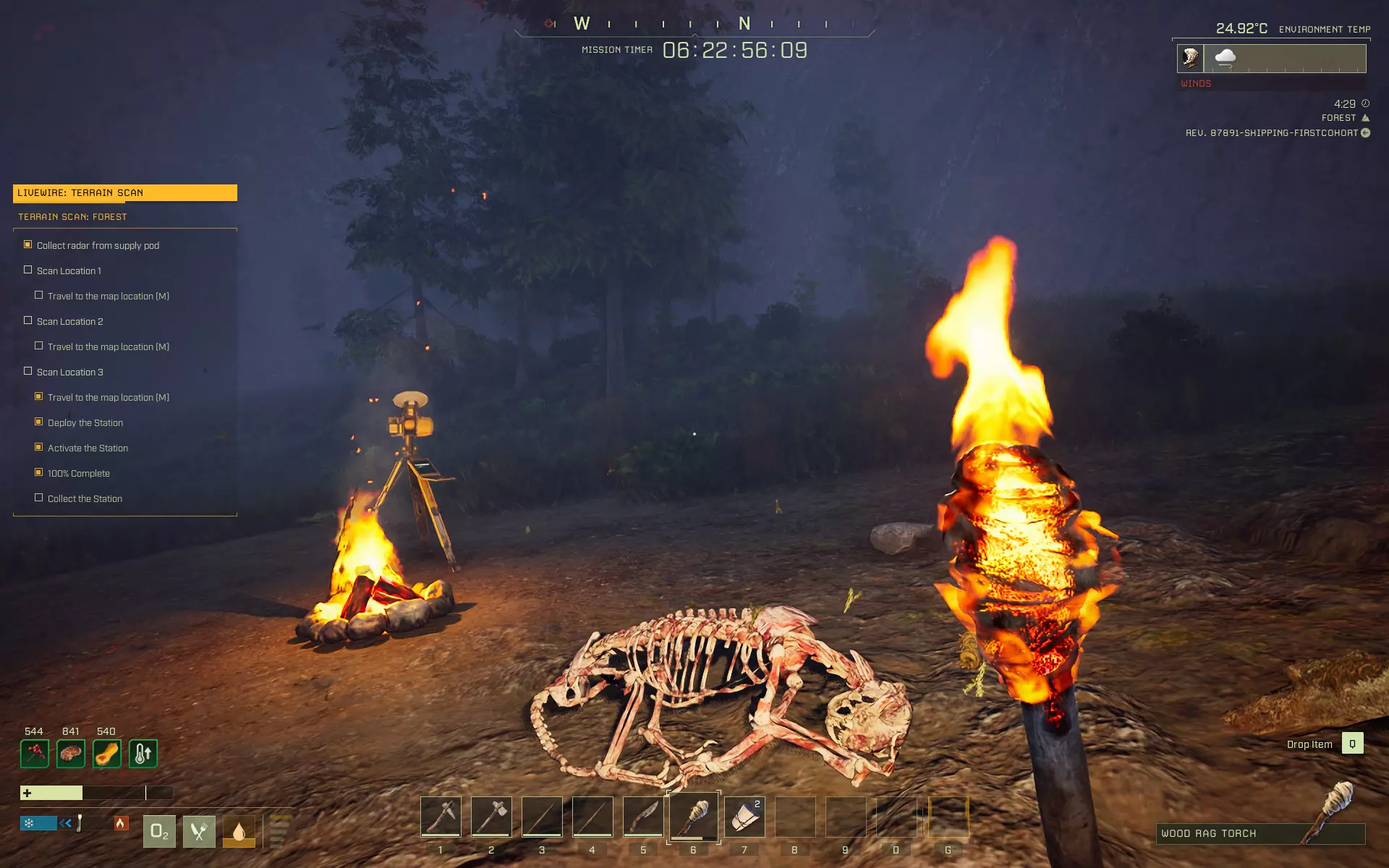This screenshot has width=1389, height=868.
Task: Click the Wood Rag Torch equipped item panel
Action: (1260, 833)
